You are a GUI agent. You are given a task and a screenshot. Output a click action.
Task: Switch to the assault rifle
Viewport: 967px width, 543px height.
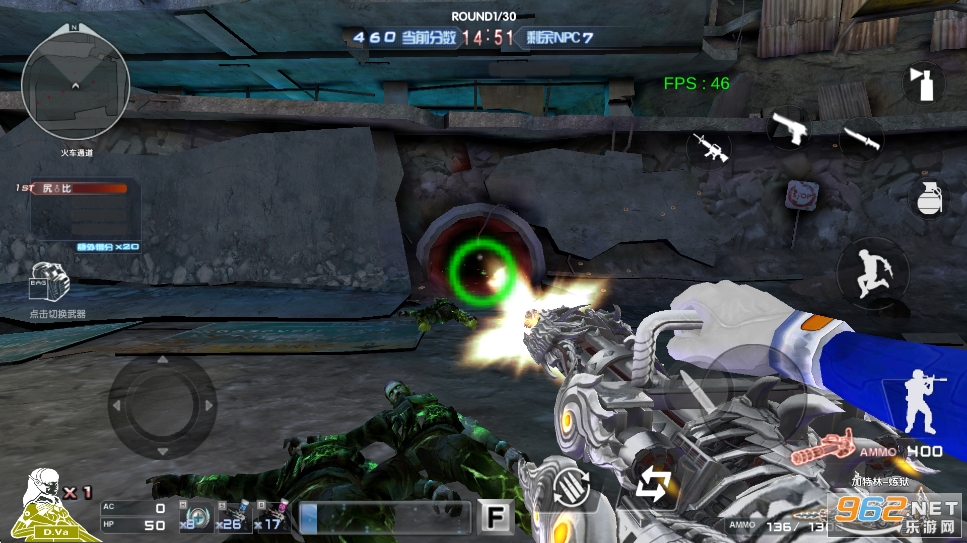click(708, 150)
